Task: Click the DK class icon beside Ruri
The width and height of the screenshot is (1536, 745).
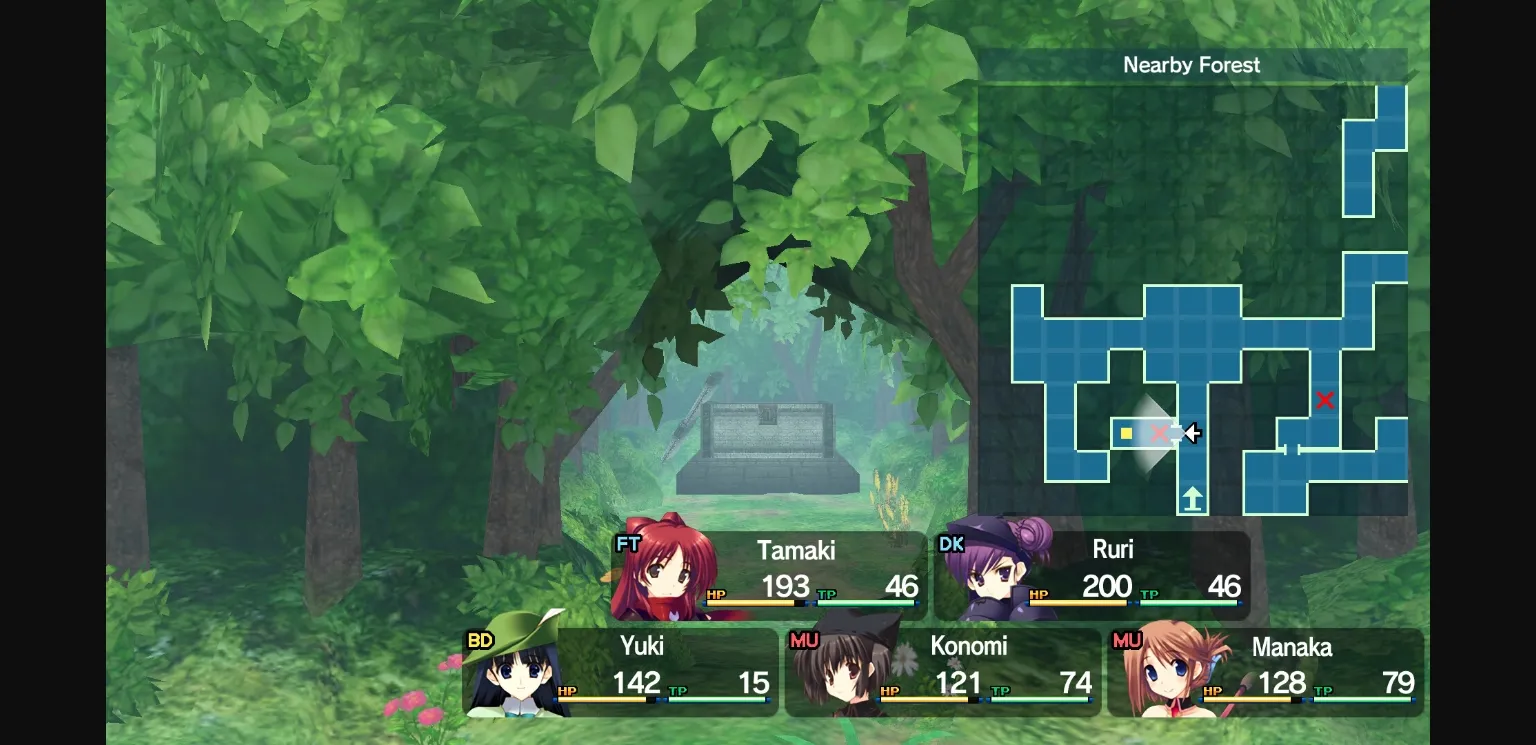Action: point(952,544)
